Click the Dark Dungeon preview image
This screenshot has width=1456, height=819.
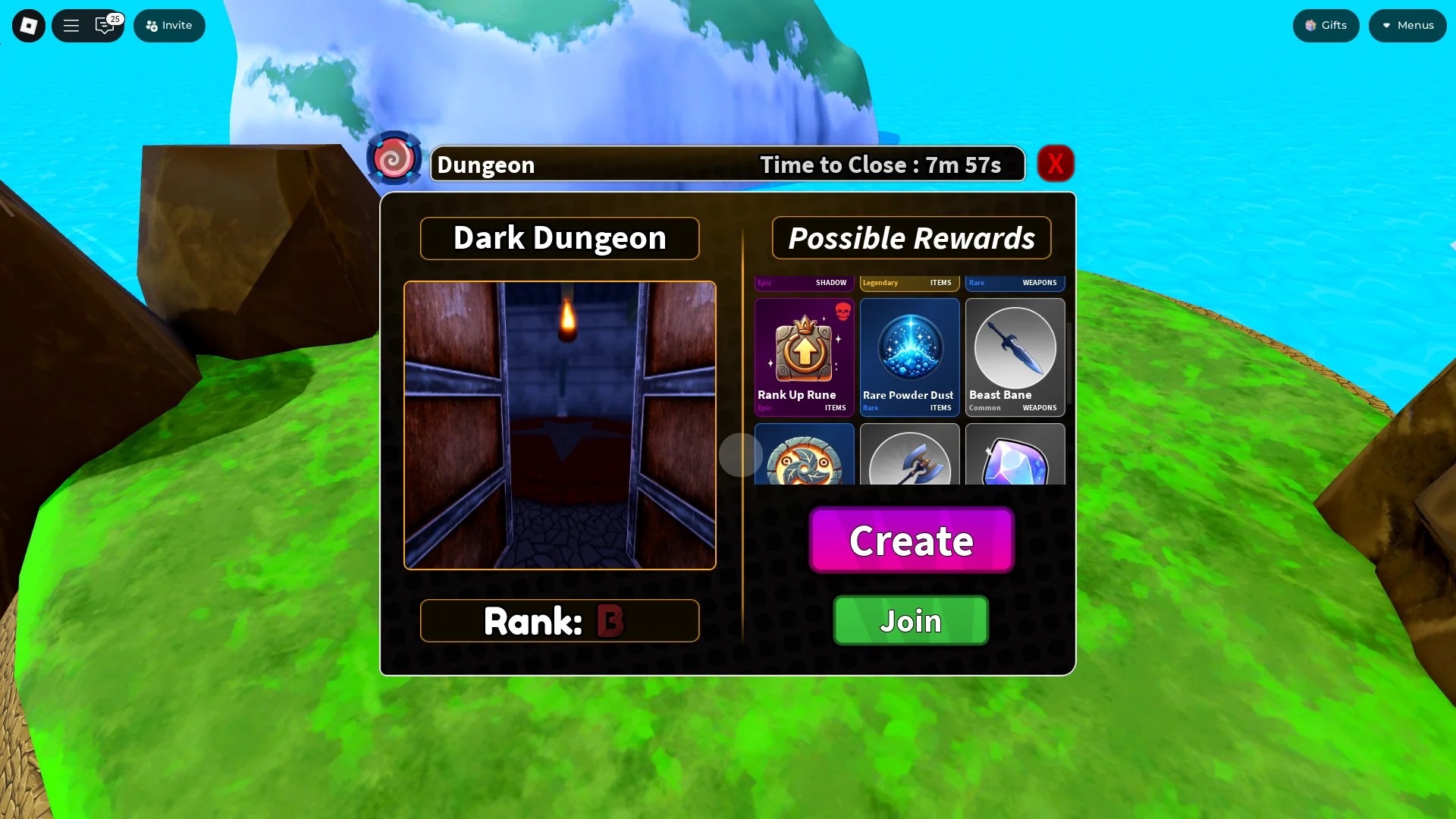pos(559,425)
